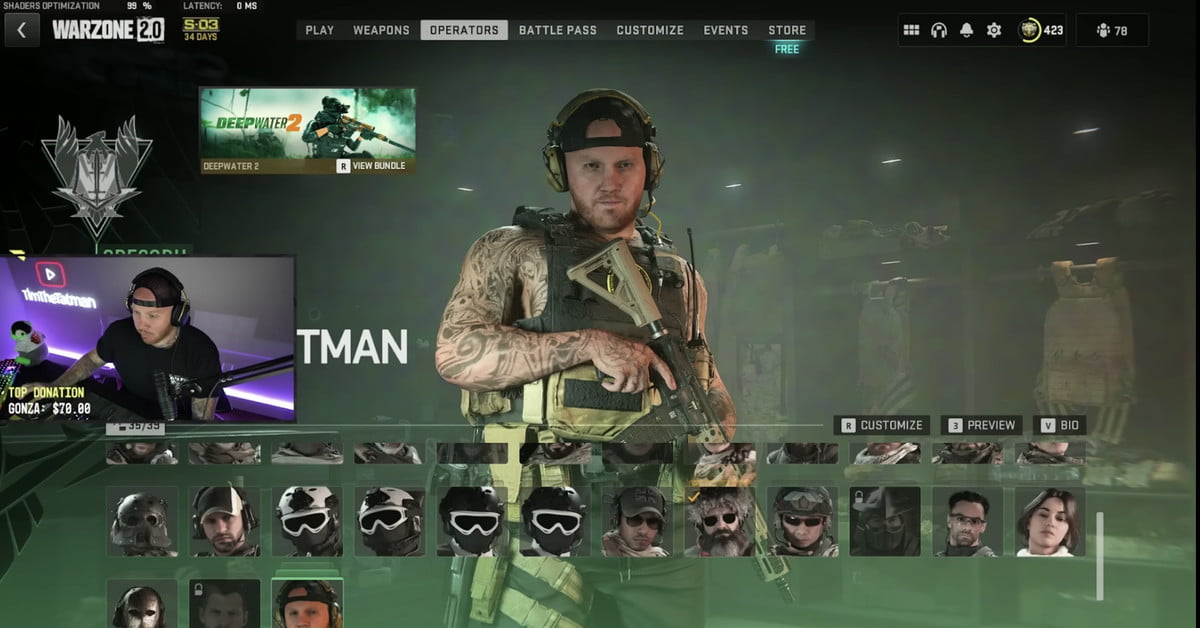This screenshot has height=628, width=1200.
Task: Visit the Store tab
Action: coord(787,30)
